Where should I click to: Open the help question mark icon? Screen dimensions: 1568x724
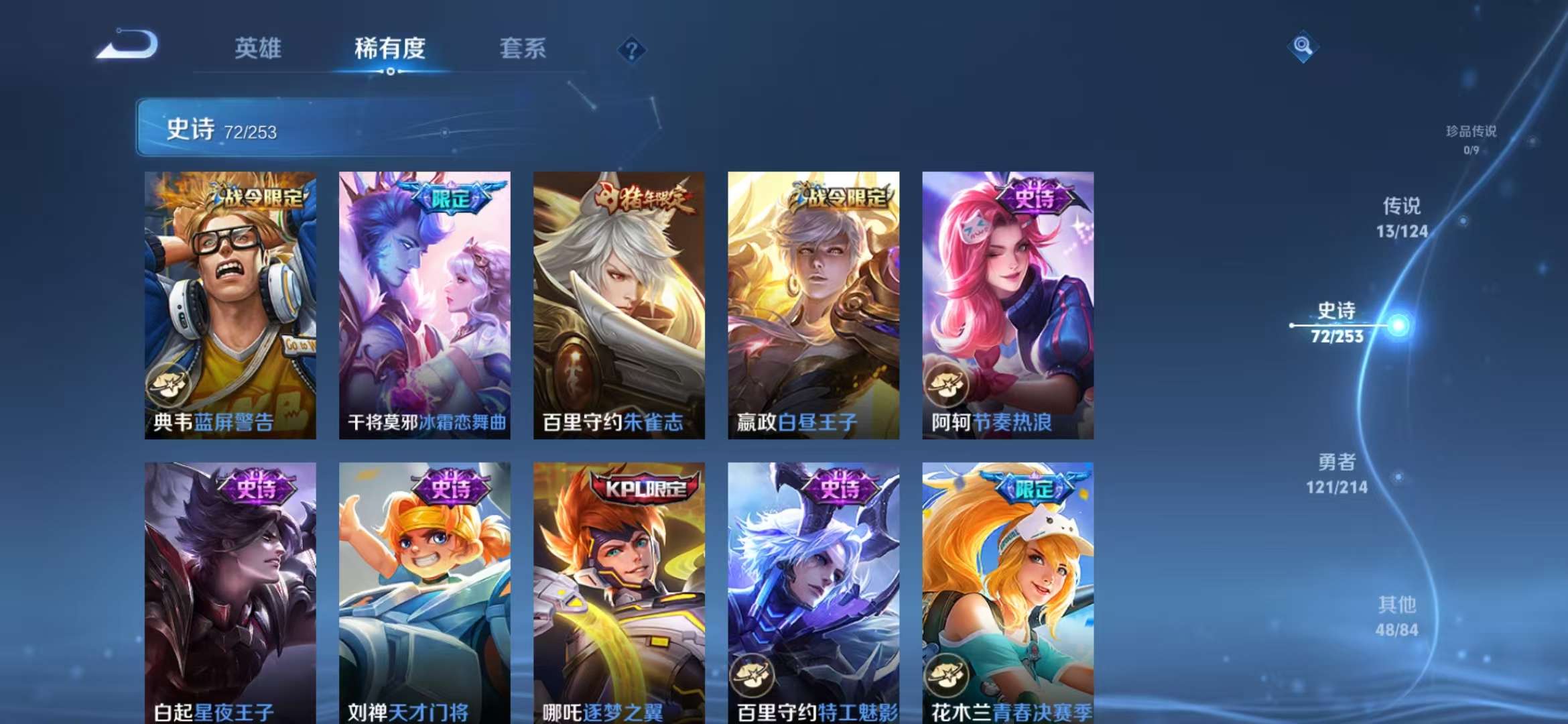tap(631, 50)
